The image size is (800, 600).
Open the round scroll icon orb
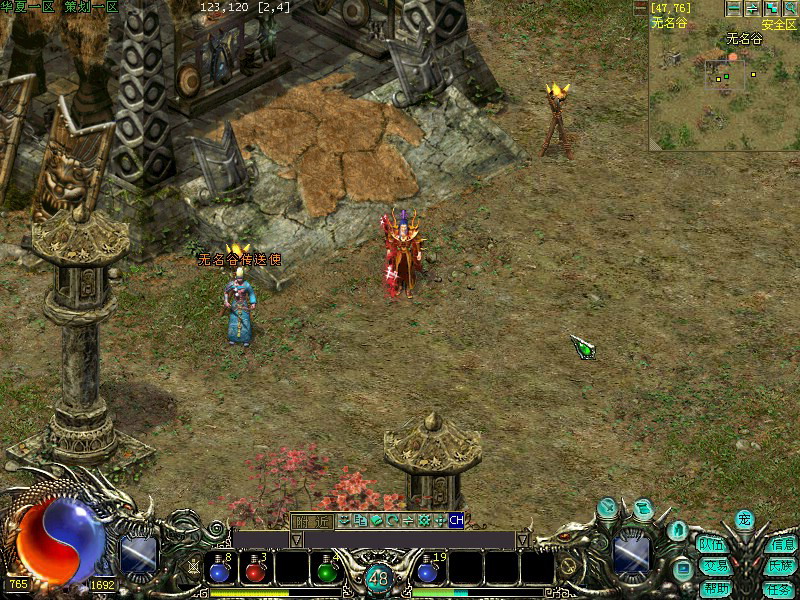tap(643, 508)
